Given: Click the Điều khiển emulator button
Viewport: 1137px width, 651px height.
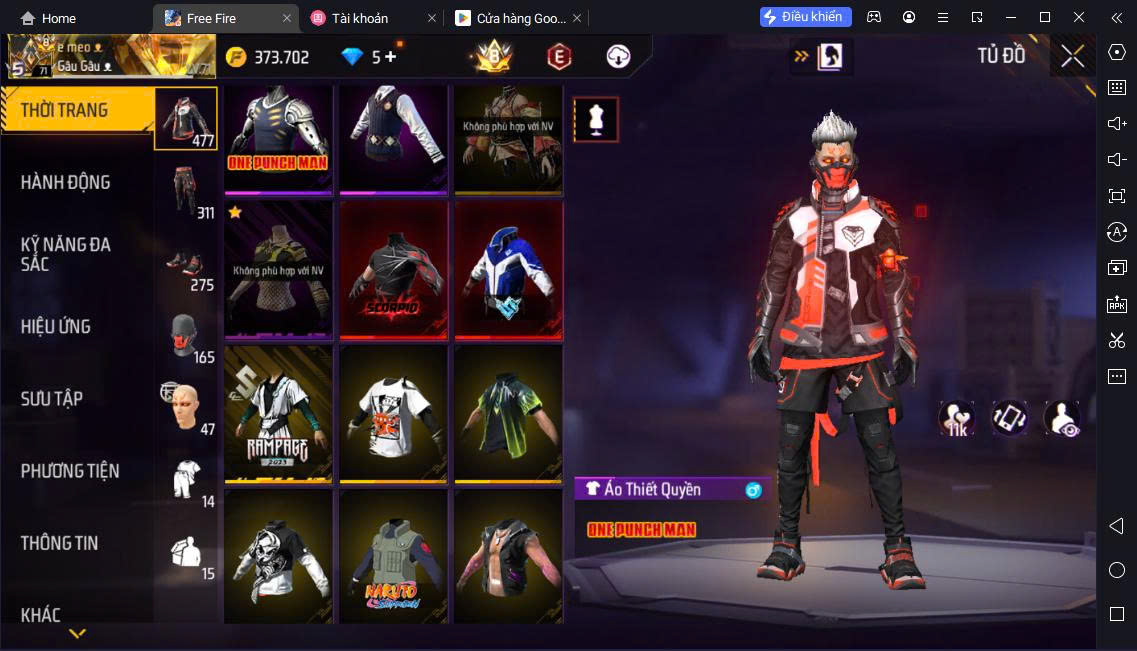Looking at the screenshot, I should point(805,17).
